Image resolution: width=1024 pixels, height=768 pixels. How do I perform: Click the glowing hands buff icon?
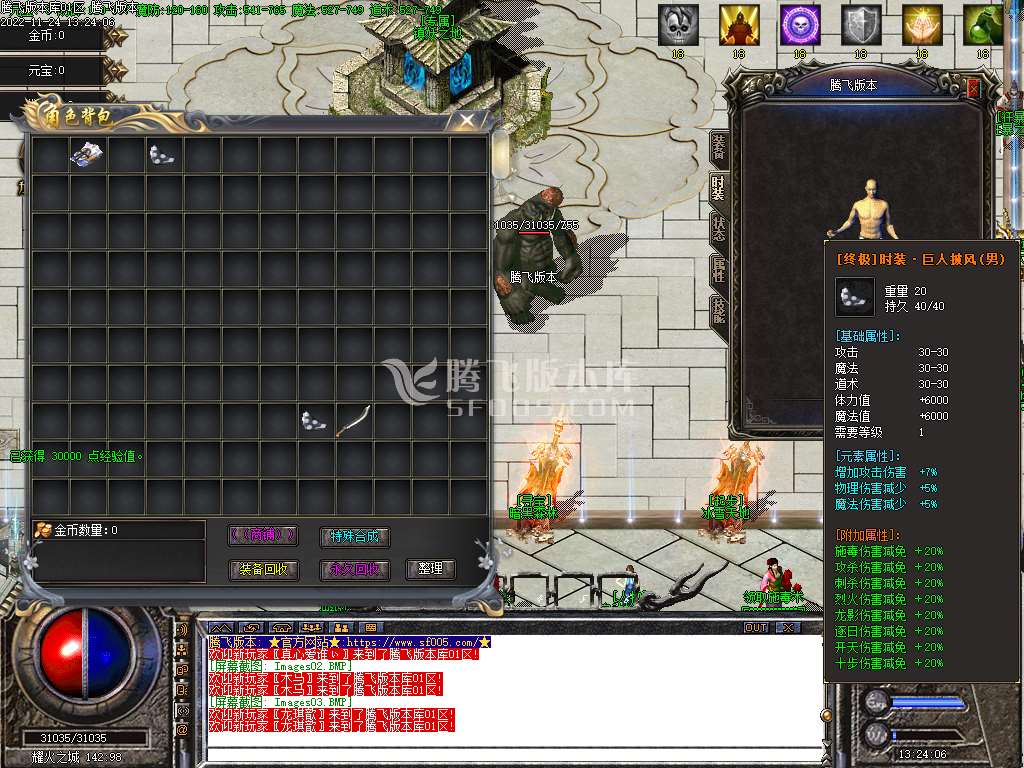click(x=922, y=26)
